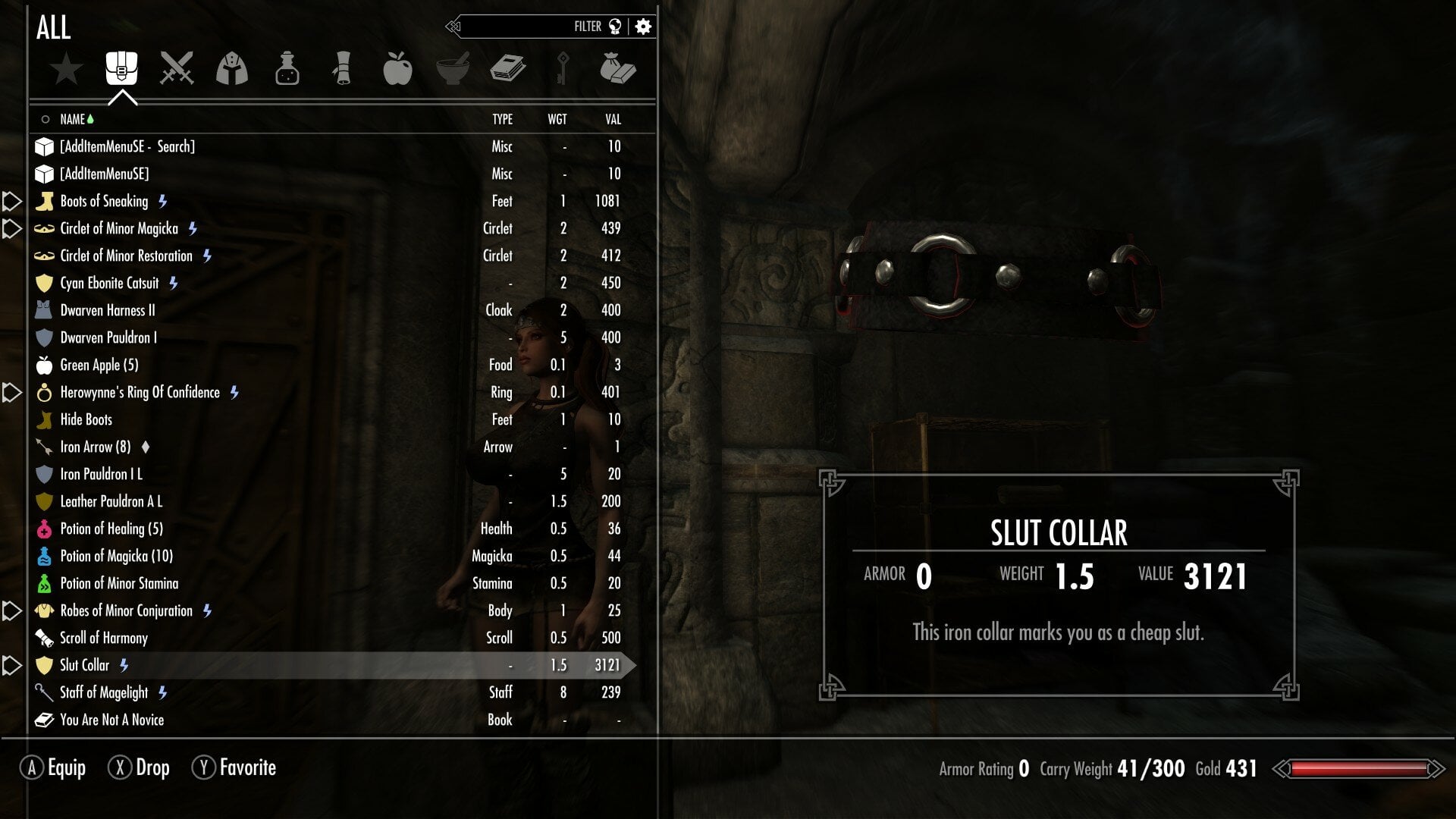Switch to the scrolls category tab
The width and height of the screenshot is (1456, 819).
coord(342,68)
